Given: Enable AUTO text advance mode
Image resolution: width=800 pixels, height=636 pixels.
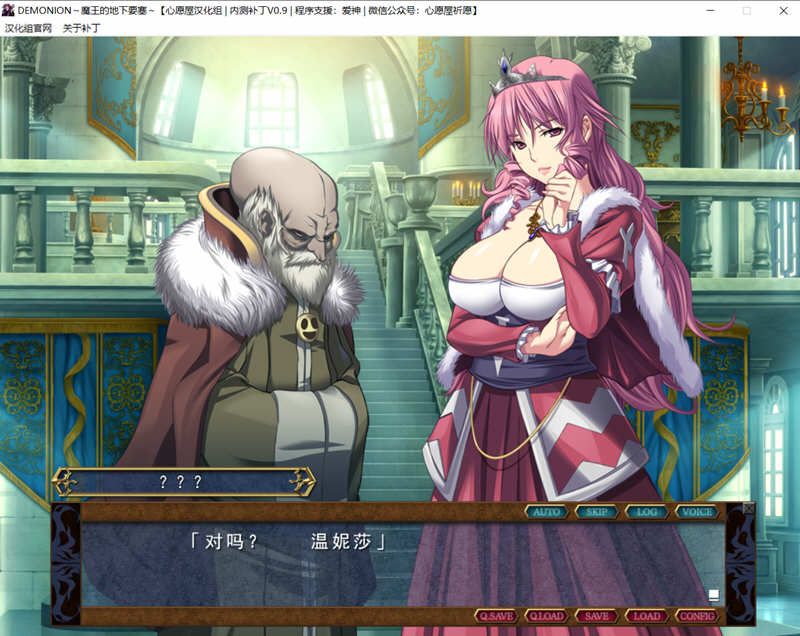Looking at the screenshot, I should click(546, 512).
